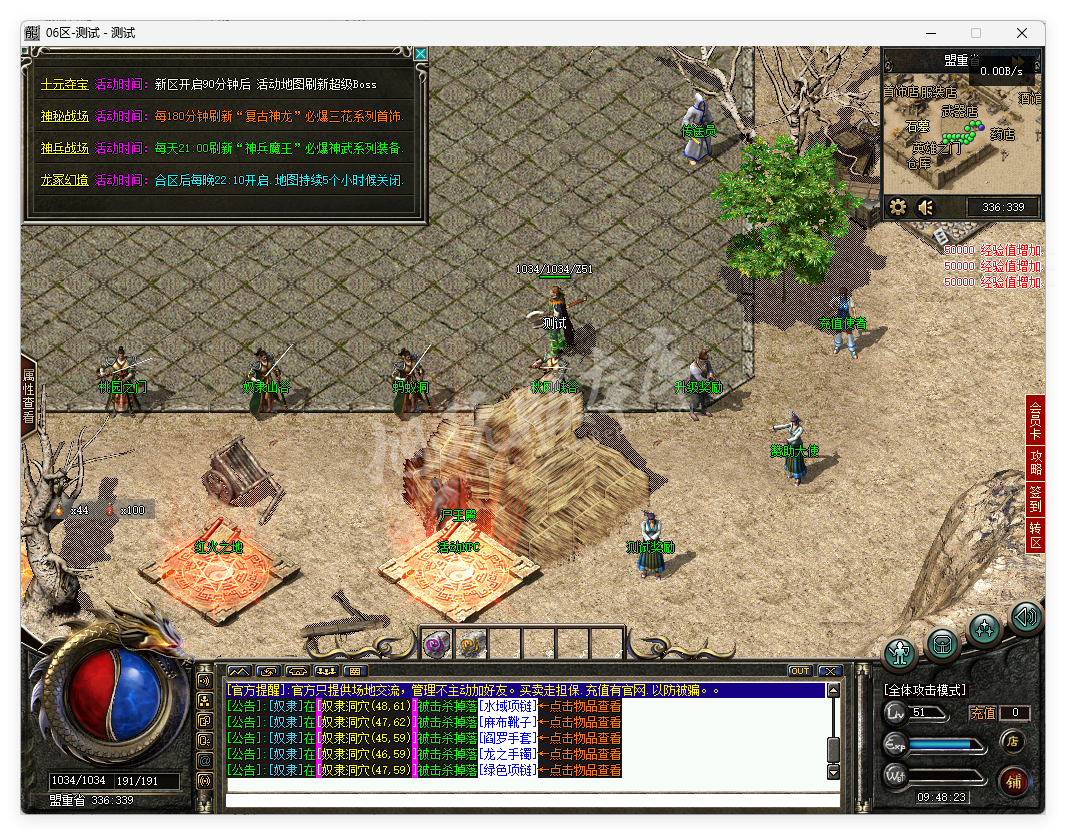
Task: View the dropped 水域项链 item link
Action: pos(507,706)
